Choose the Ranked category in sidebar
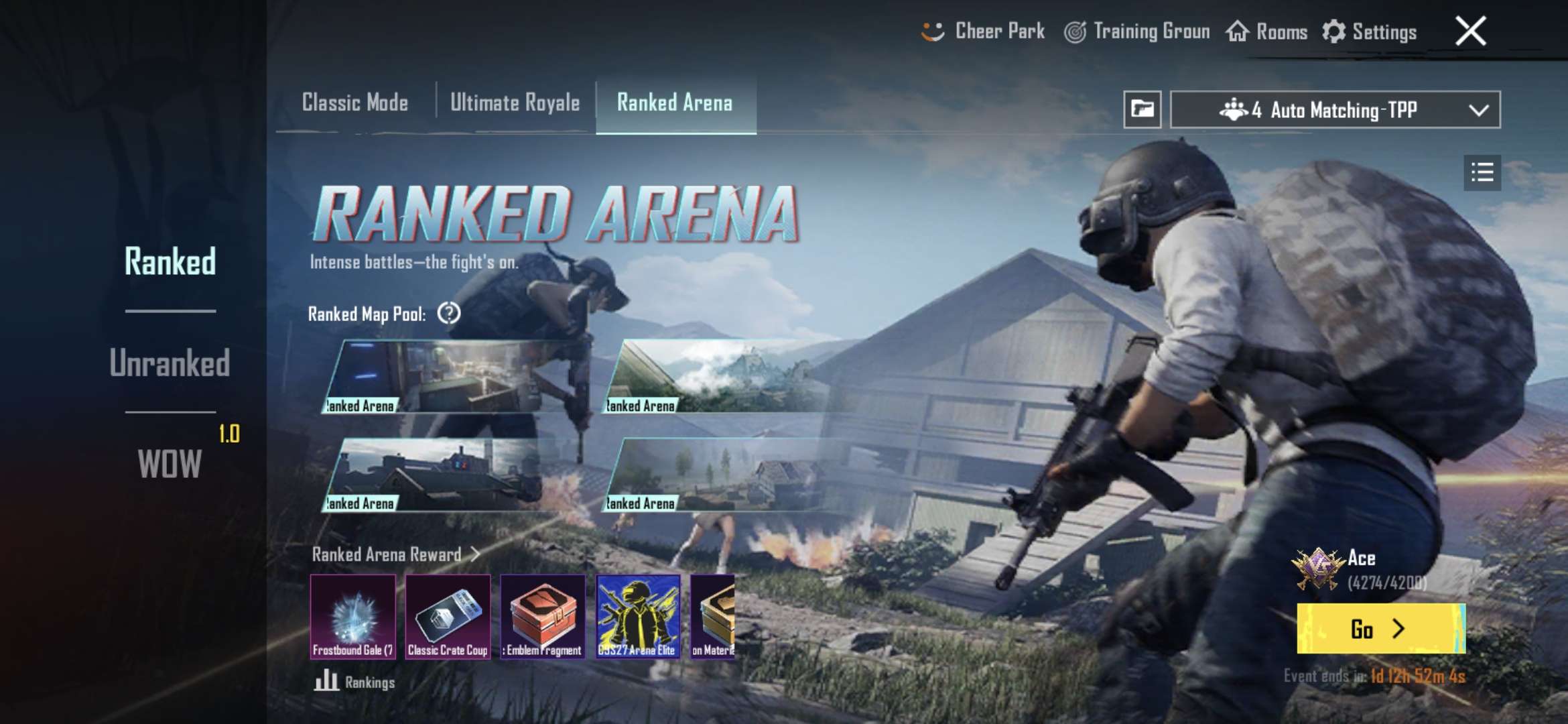 (x=170, y=261)
